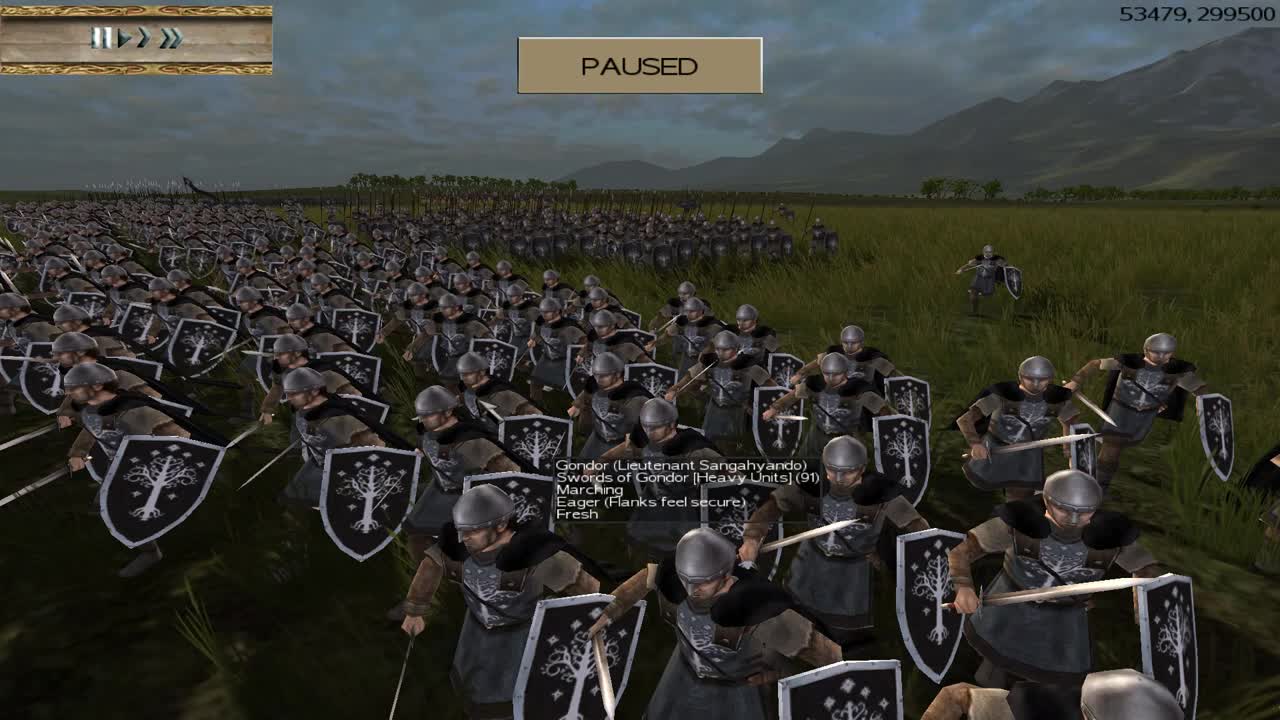Activate the double chevron fastest speed icon
This screenshot has height=720, width=1280.
(x=171, y=37)
